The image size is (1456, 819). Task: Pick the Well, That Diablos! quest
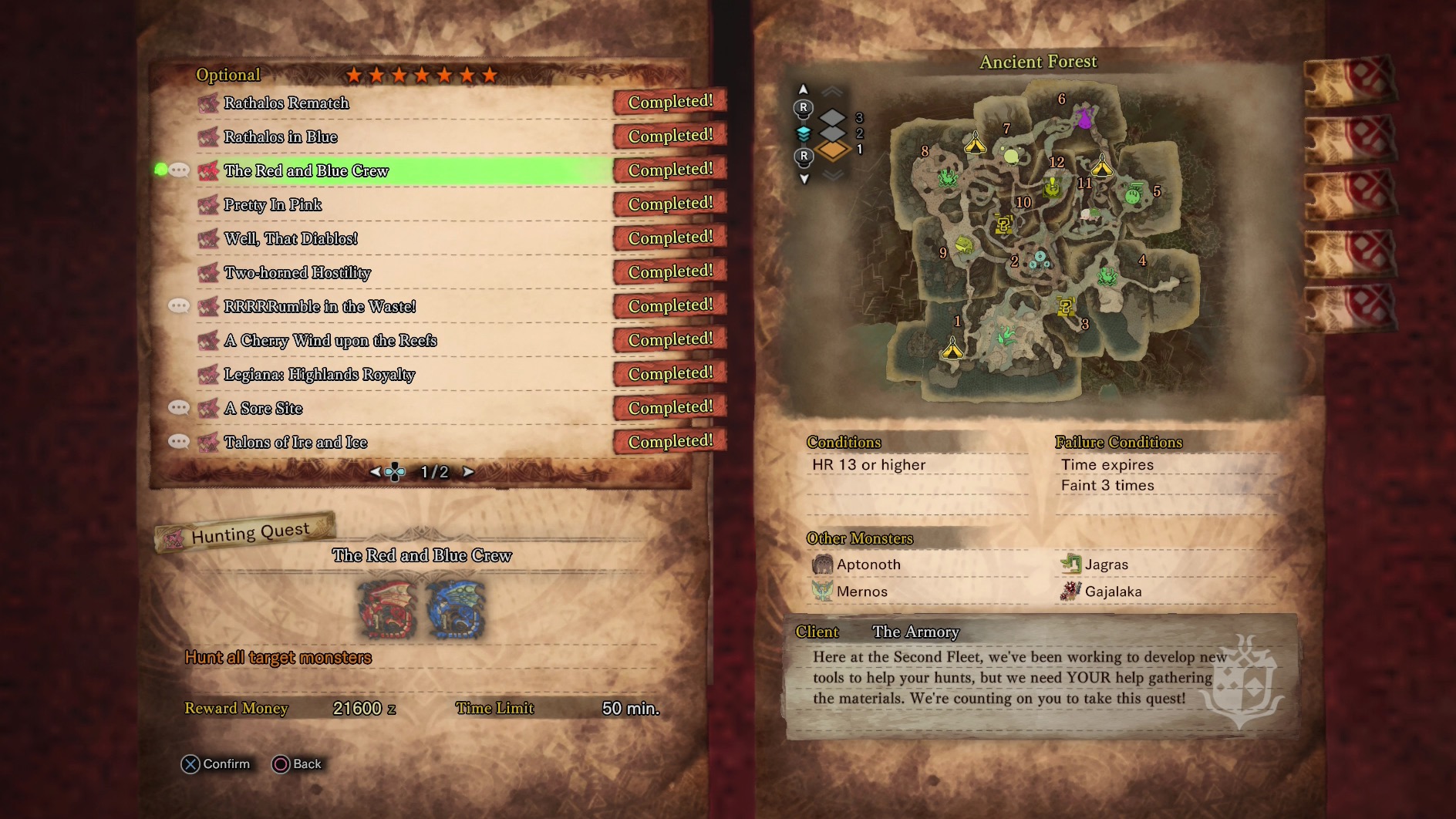pos(291,238)
